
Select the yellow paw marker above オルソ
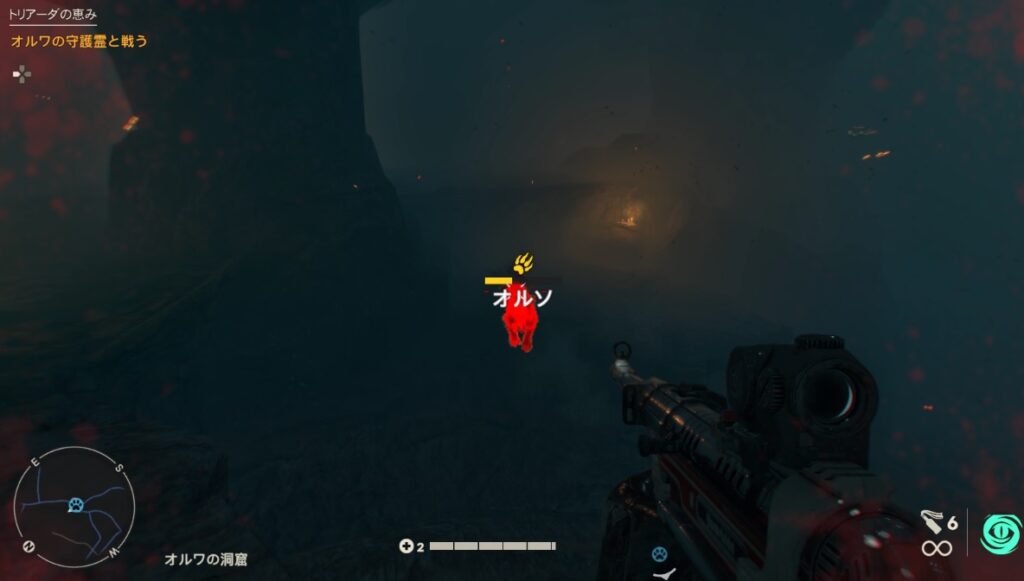(x=523, y=265)
